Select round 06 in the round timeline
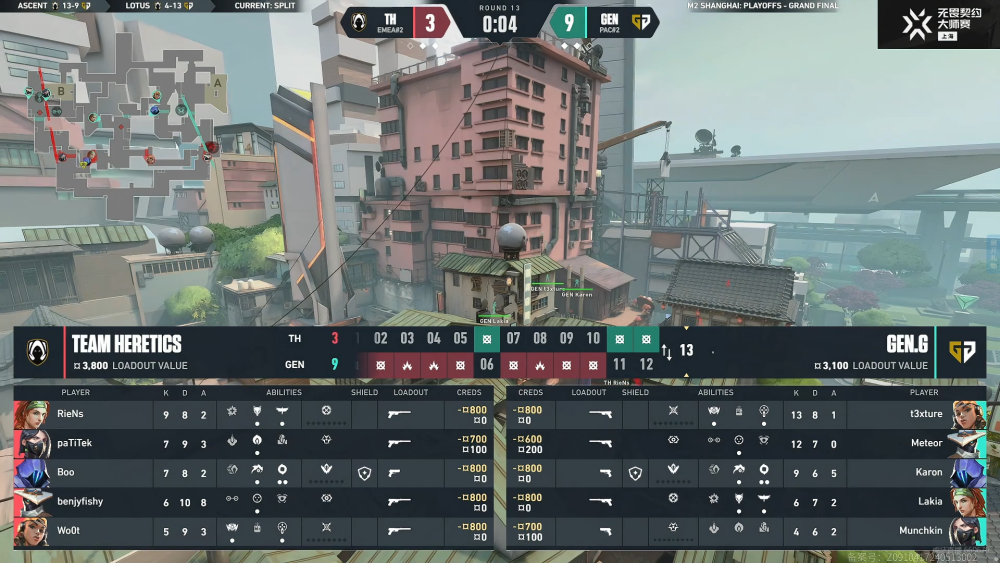This screenshot has height=563, width=1000. coord(487,365)
